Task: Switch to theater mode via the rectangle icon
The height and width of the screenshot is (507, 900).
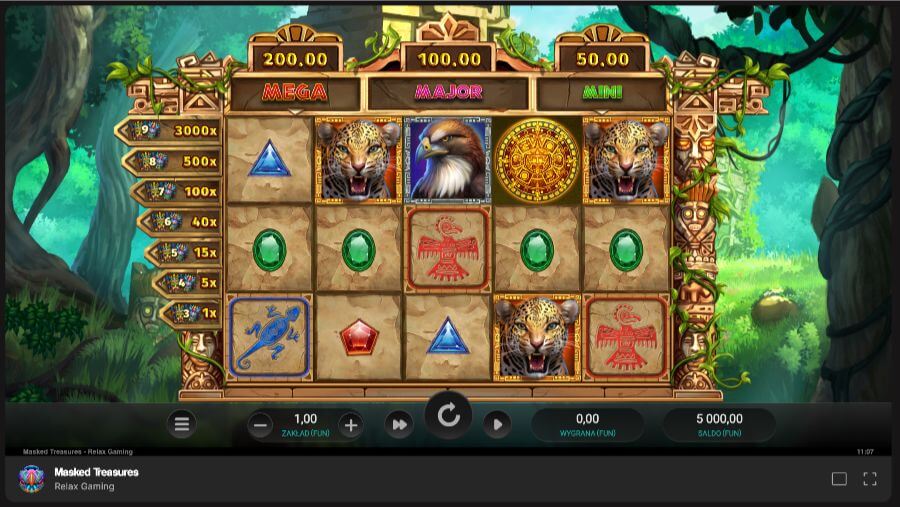Action: pyautogui.click(x=839, y=479)
